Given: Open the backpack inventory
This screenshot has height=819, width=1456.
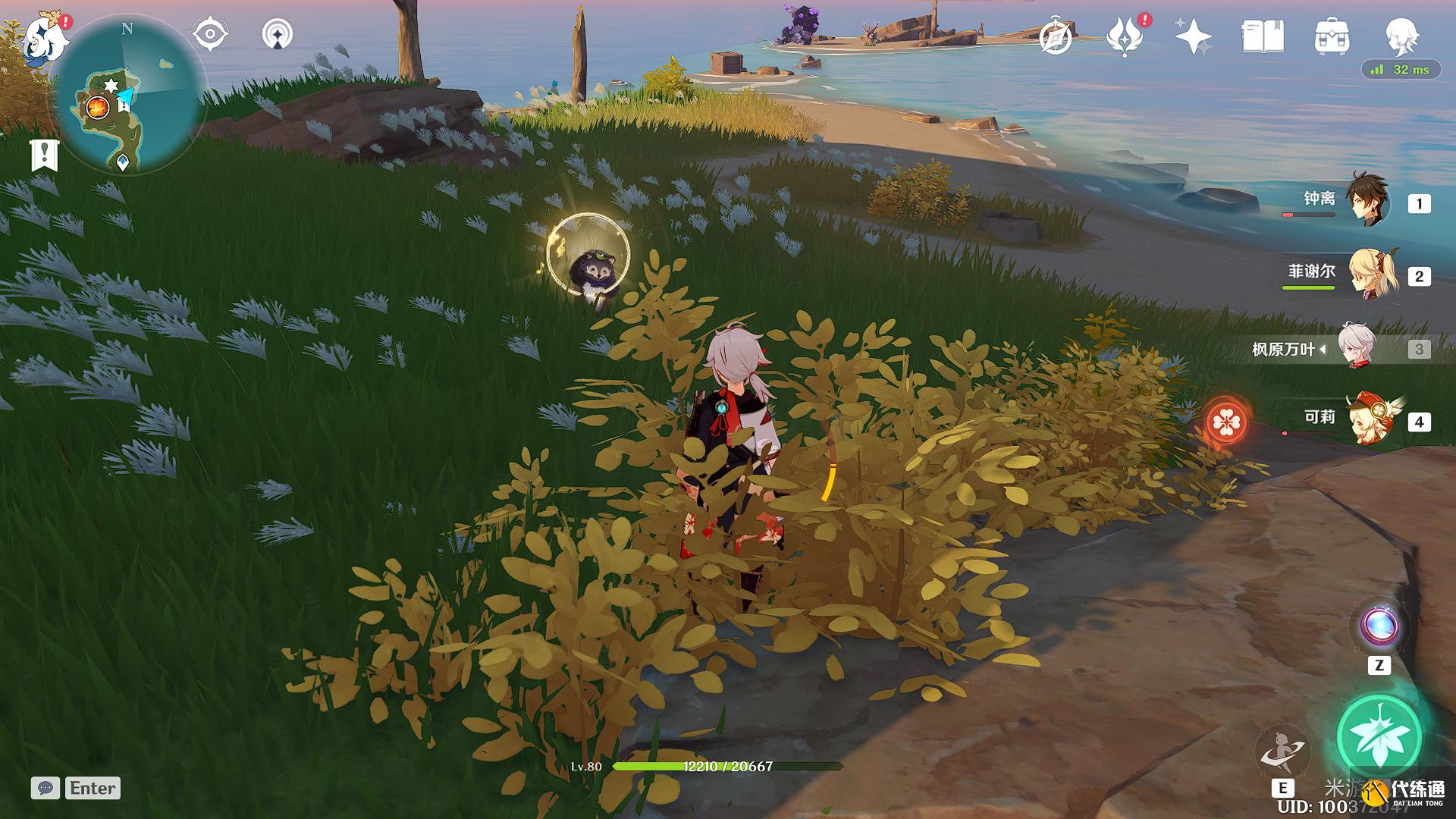Looking at the screenshot, I should pos(1332,37).
